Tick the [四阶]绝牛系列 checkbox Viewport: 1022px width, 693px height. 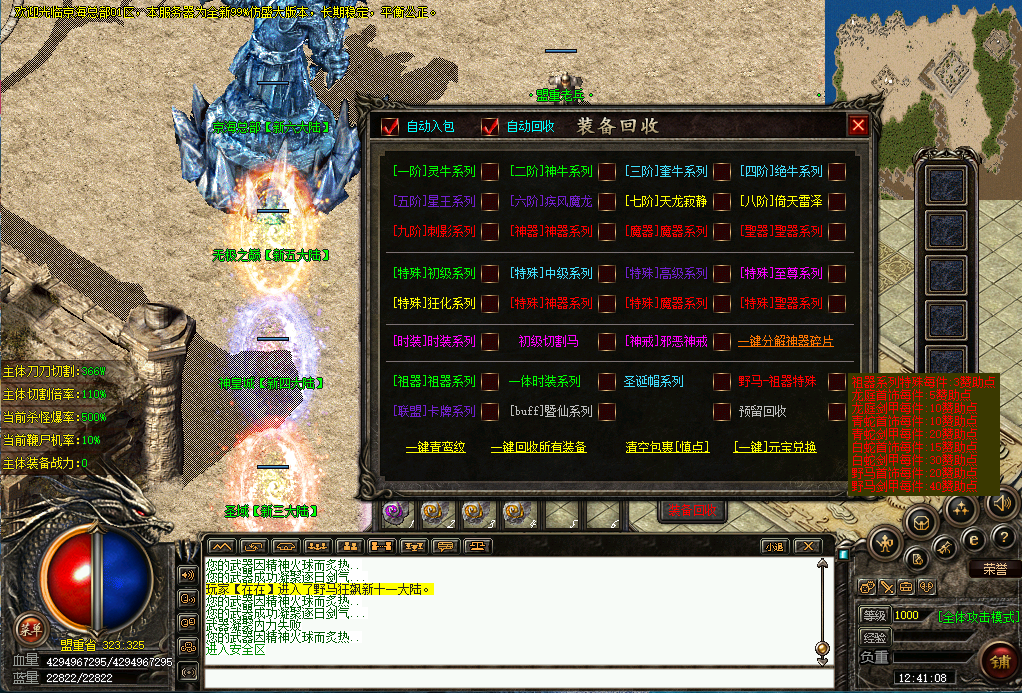pyautogui.click(x=837, y=172)
